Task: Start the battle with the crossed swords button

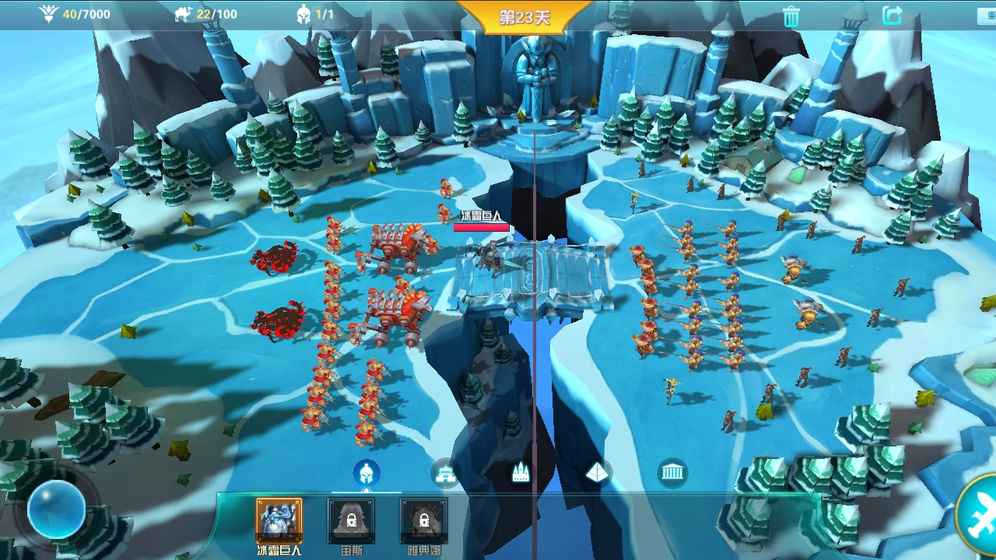Action: point(980,514)
